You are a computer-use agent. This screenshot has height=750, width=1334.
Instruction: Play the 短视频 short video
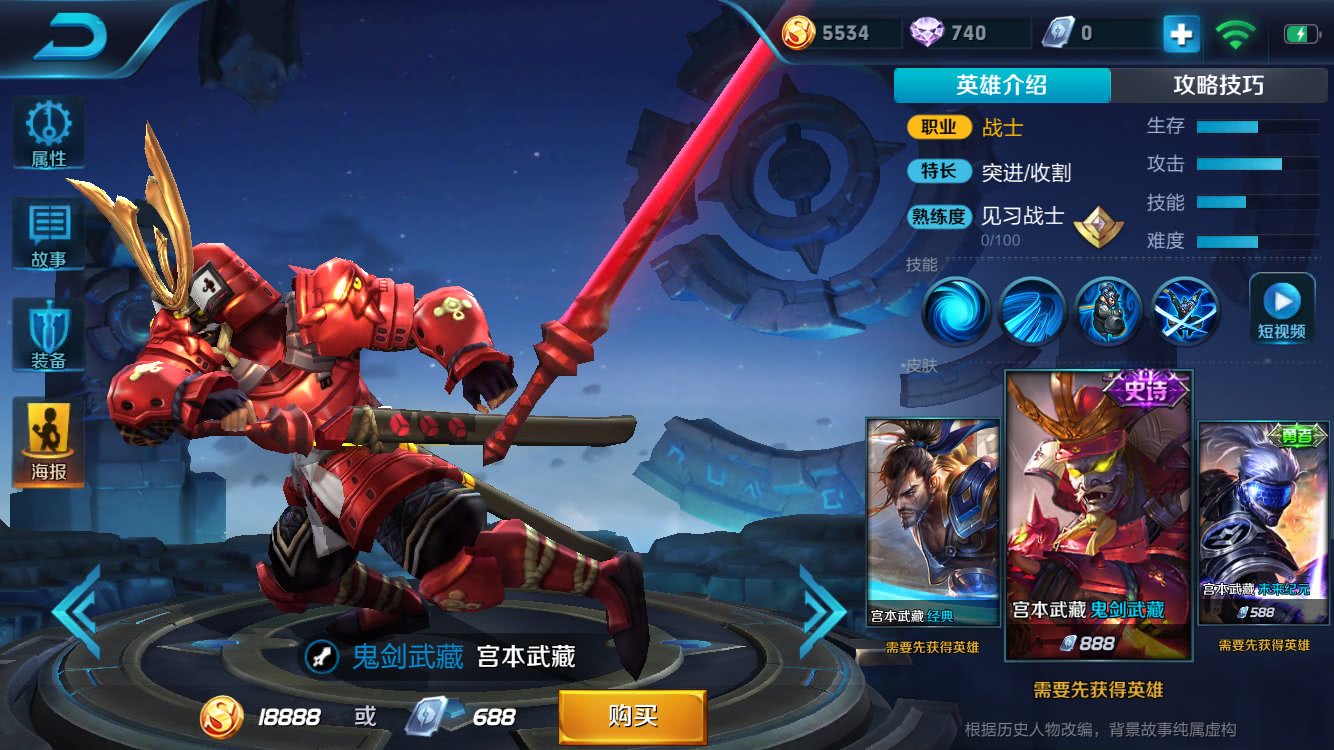point(1281,308)
